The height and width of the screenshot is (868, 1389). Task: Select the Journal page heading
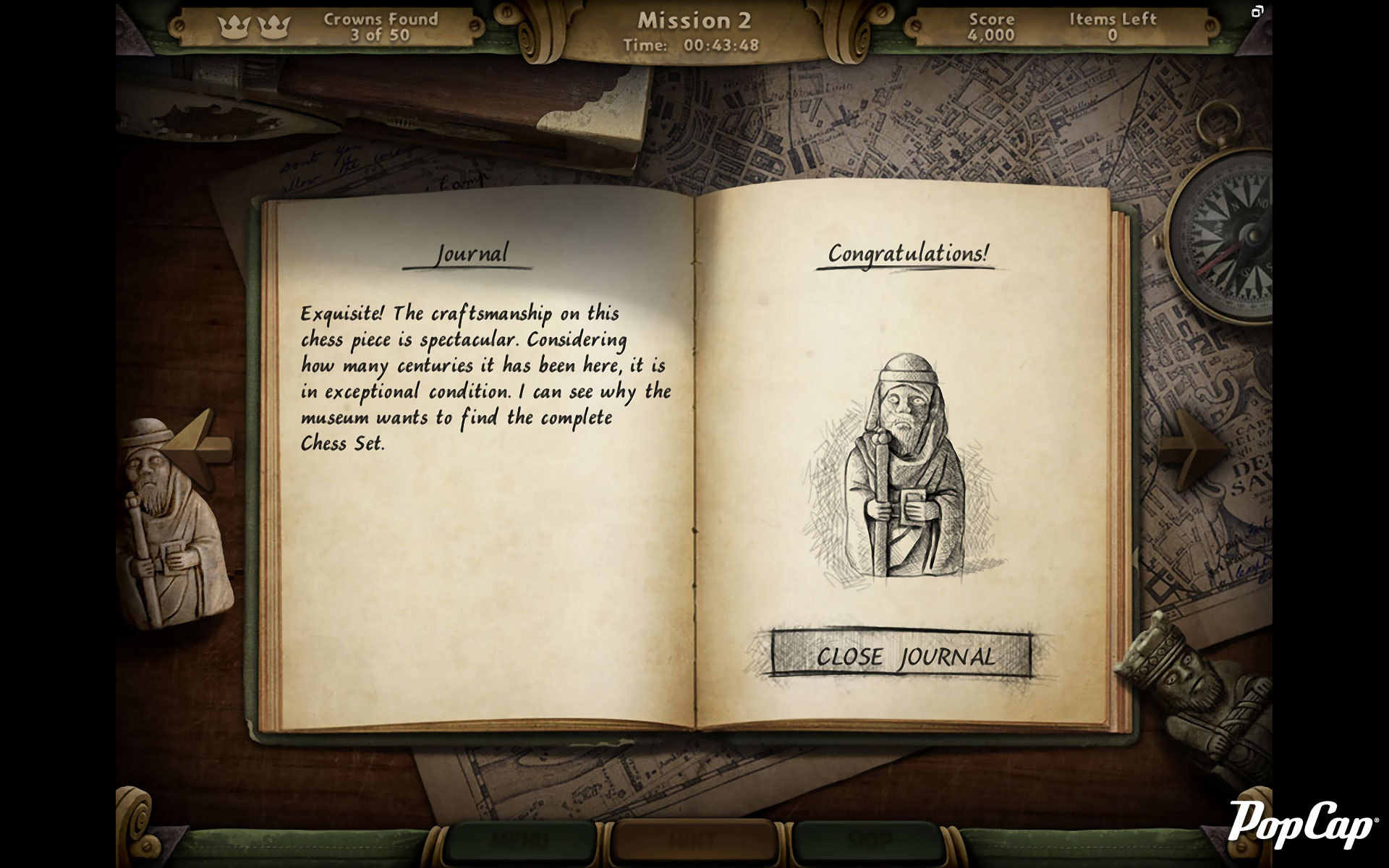click(x=472, y=254)
